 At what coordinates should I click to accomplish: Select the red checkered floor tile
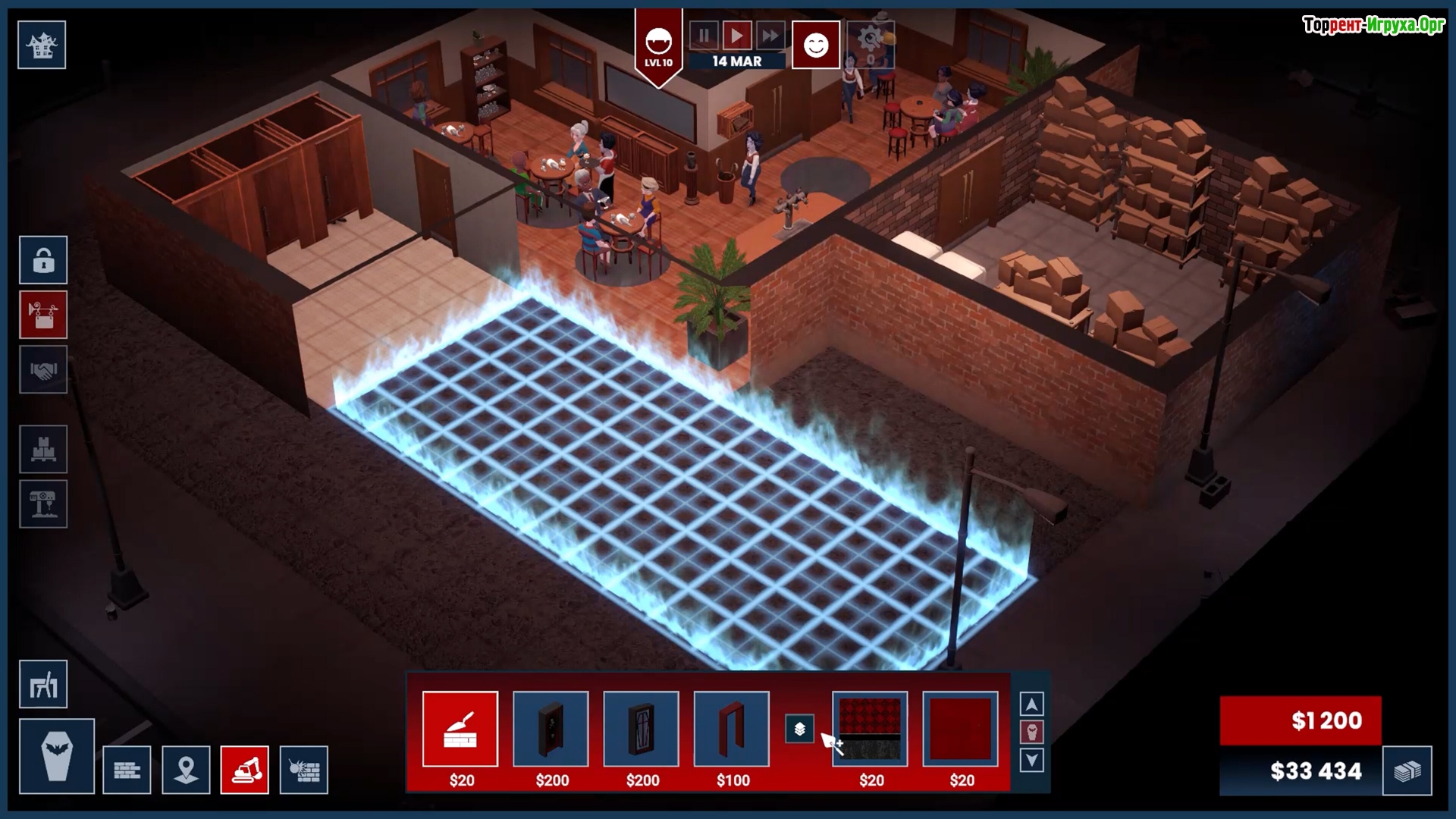click(x=870, y=730)
